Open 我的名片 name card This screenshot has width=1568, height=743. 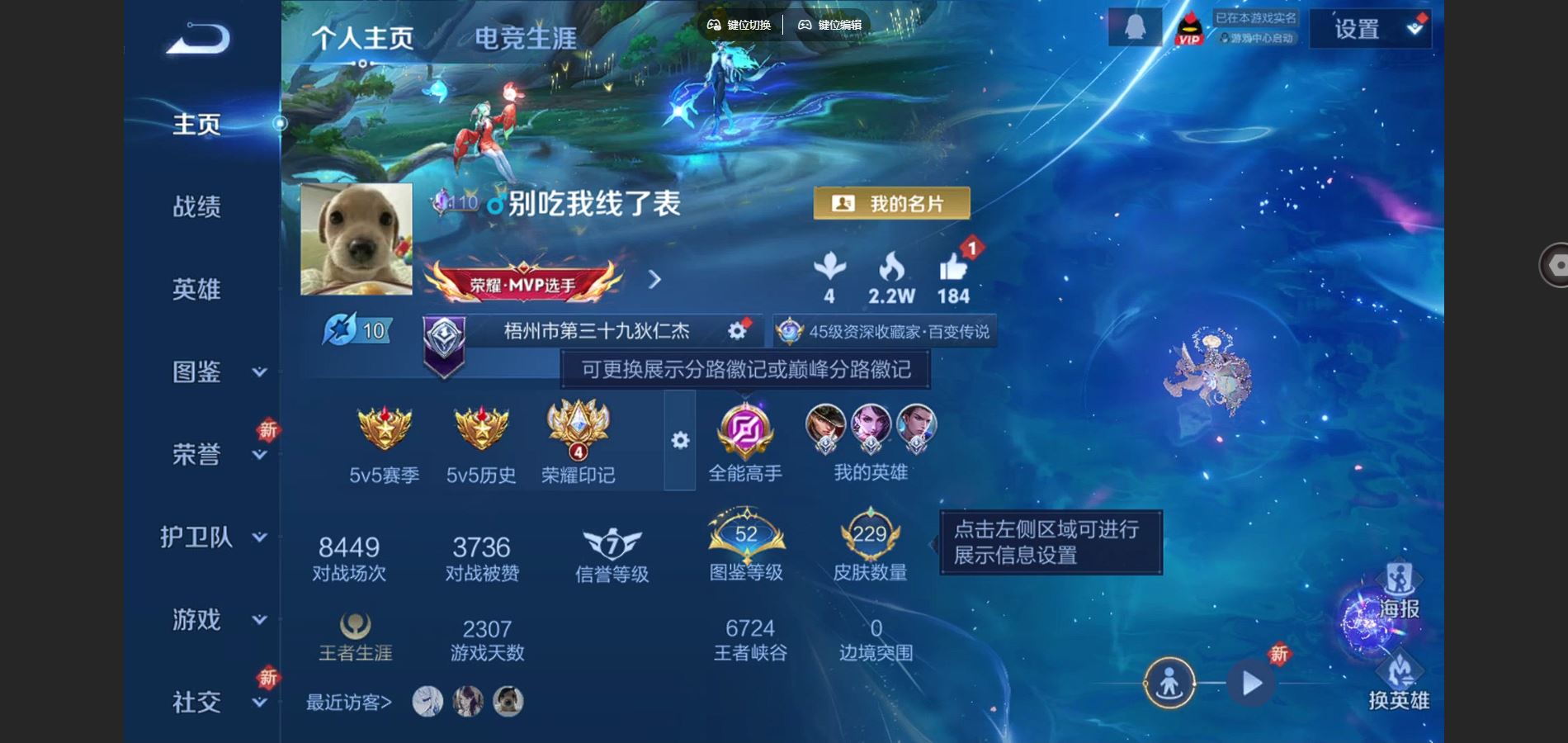coord(890,202)
